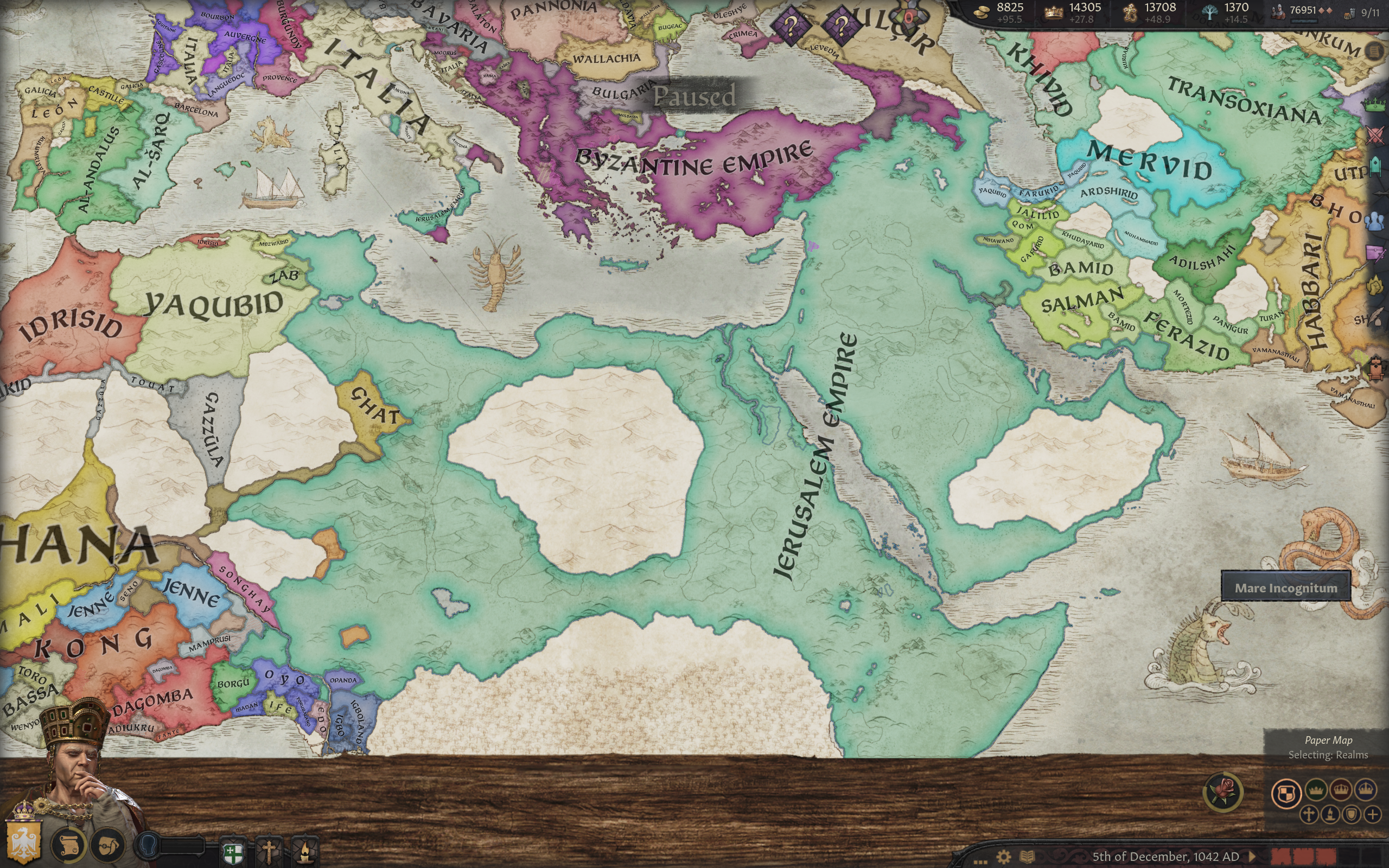Open the Intrigue purple letter and dagger menu
1389x868 pixels.
click(x=1377, y=253)
